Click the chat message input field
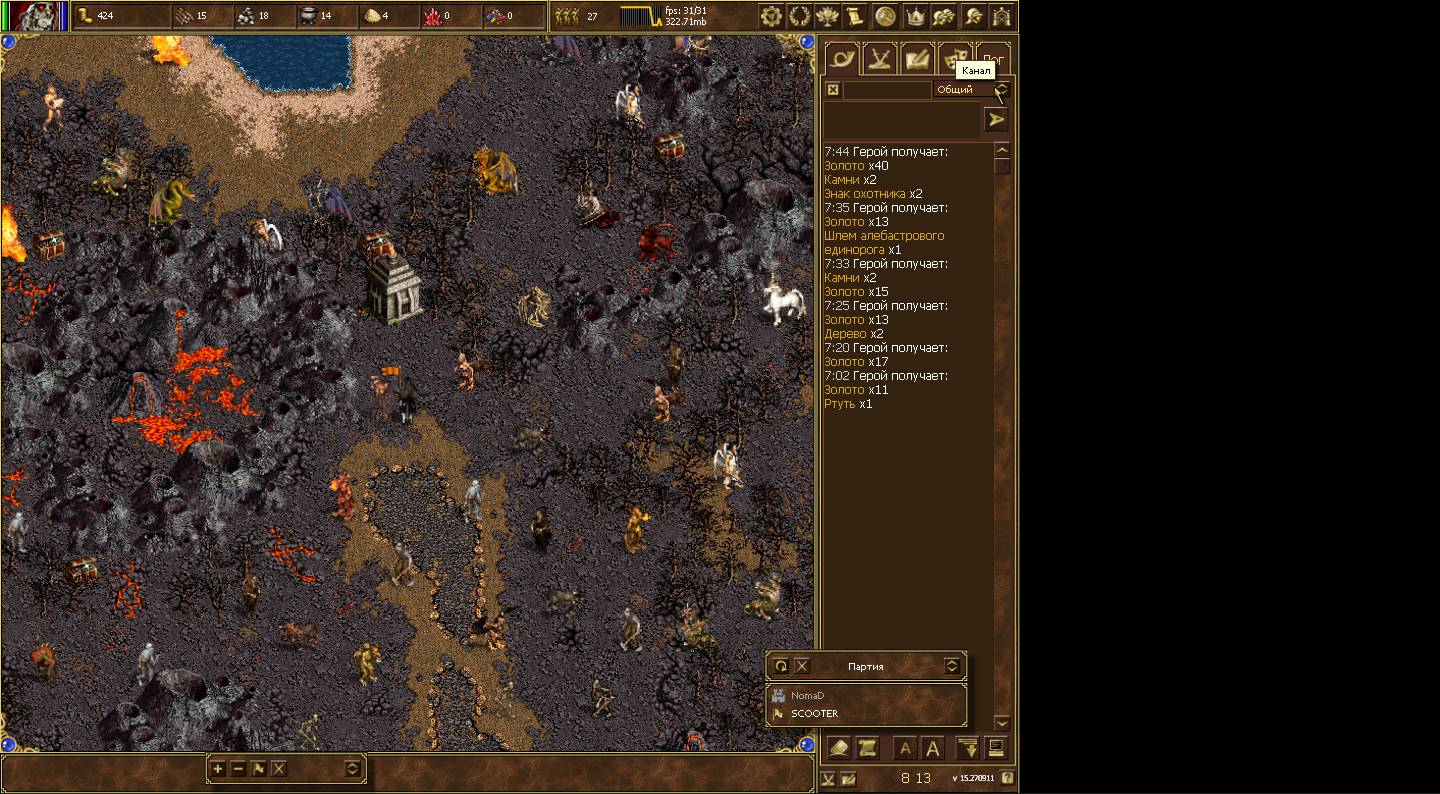 [900, 119]
